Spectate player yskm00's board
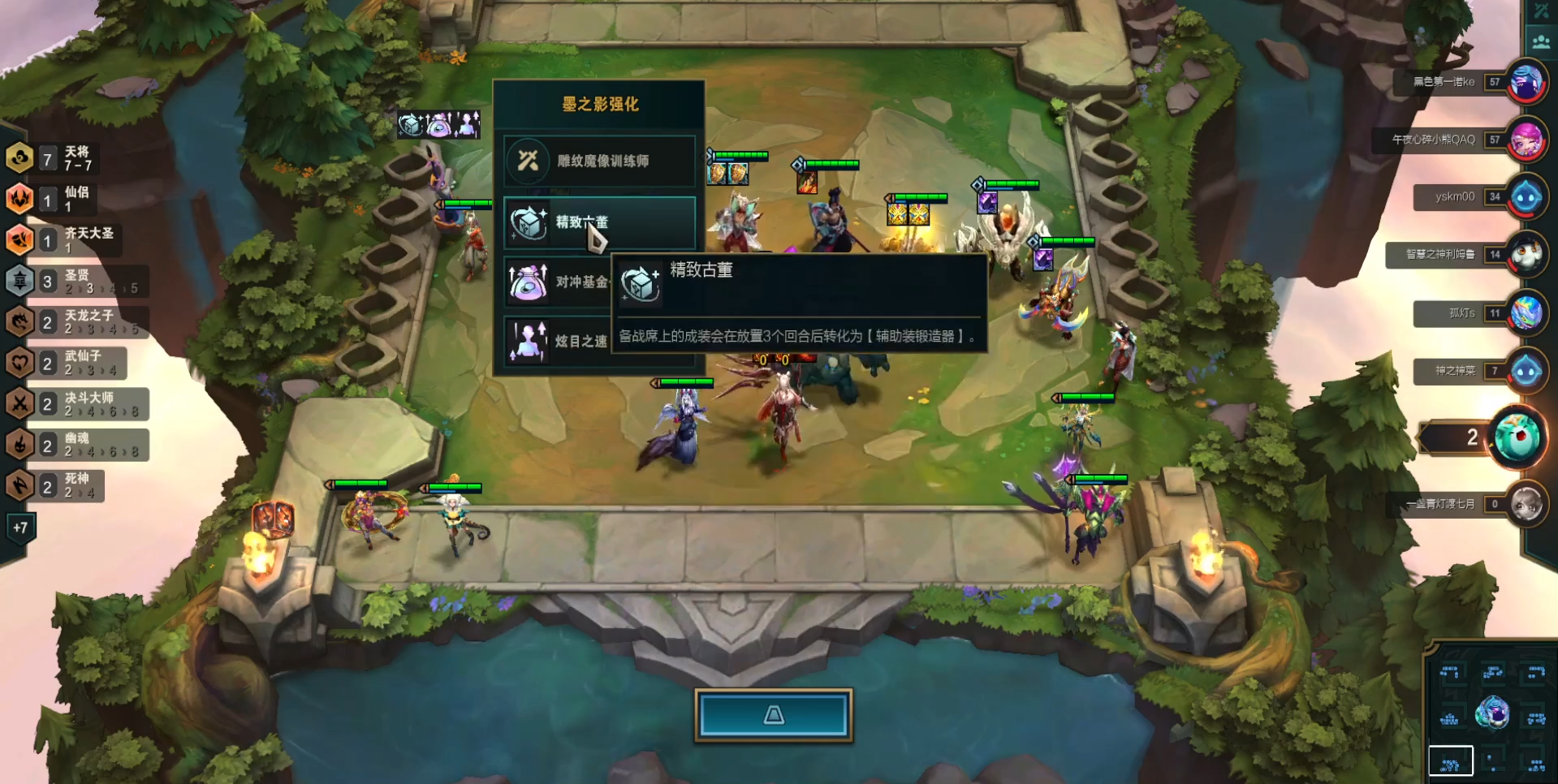Image resolution: width=1558 pixels, height=784 pixels. [1526, 197]
